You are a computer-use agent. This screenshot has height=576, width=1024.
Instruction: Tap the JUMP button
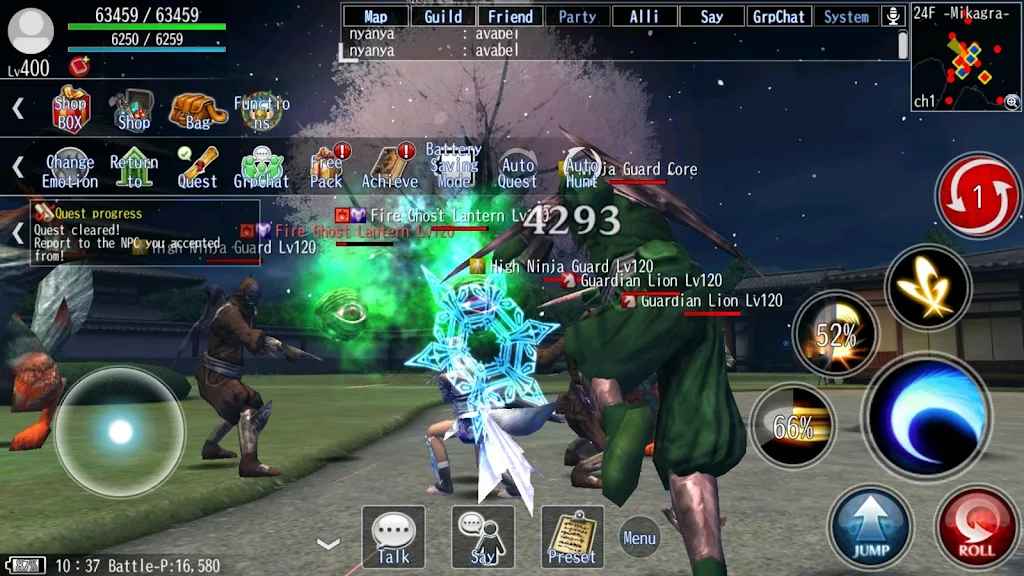point(870,527)
